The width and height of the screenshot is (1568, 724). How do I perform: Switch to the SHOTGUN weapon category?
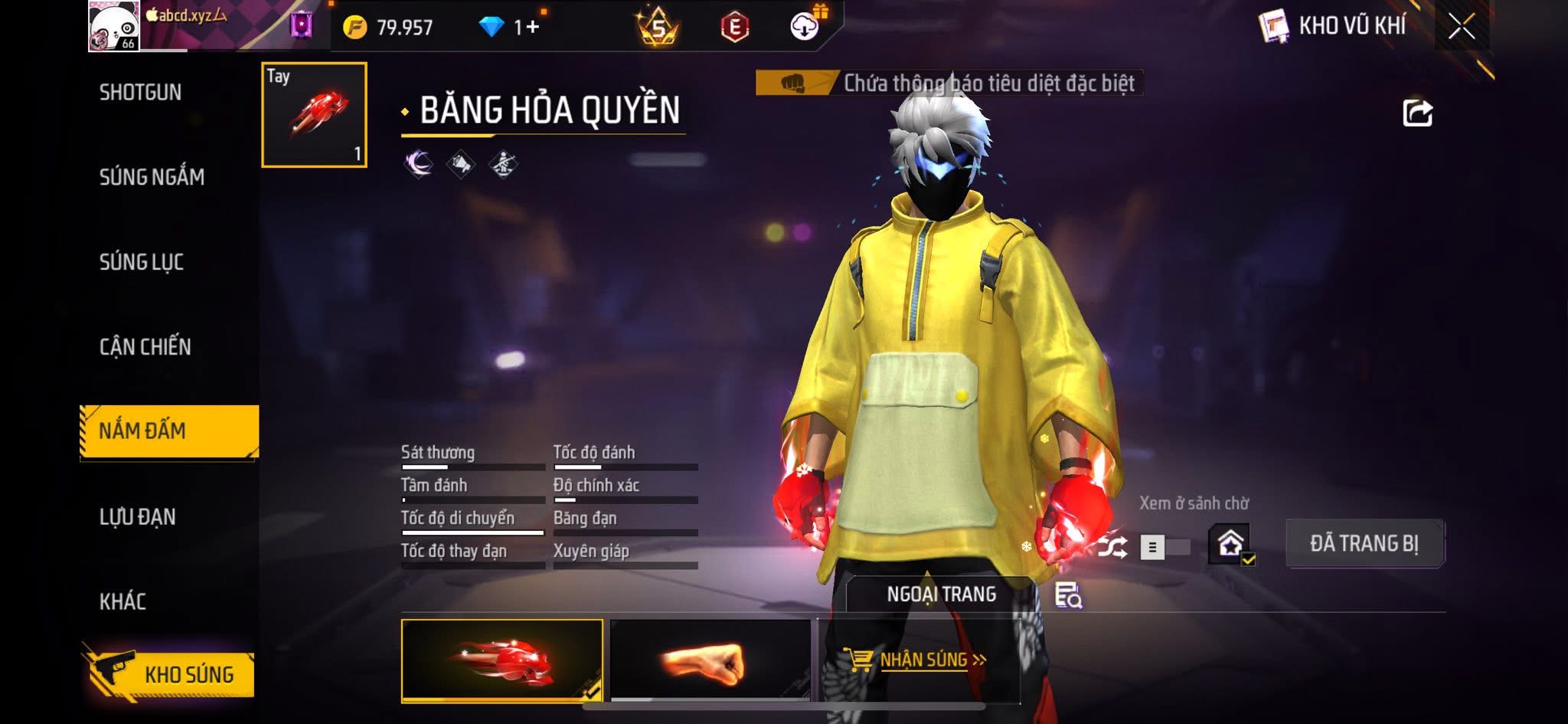[141, 93]
